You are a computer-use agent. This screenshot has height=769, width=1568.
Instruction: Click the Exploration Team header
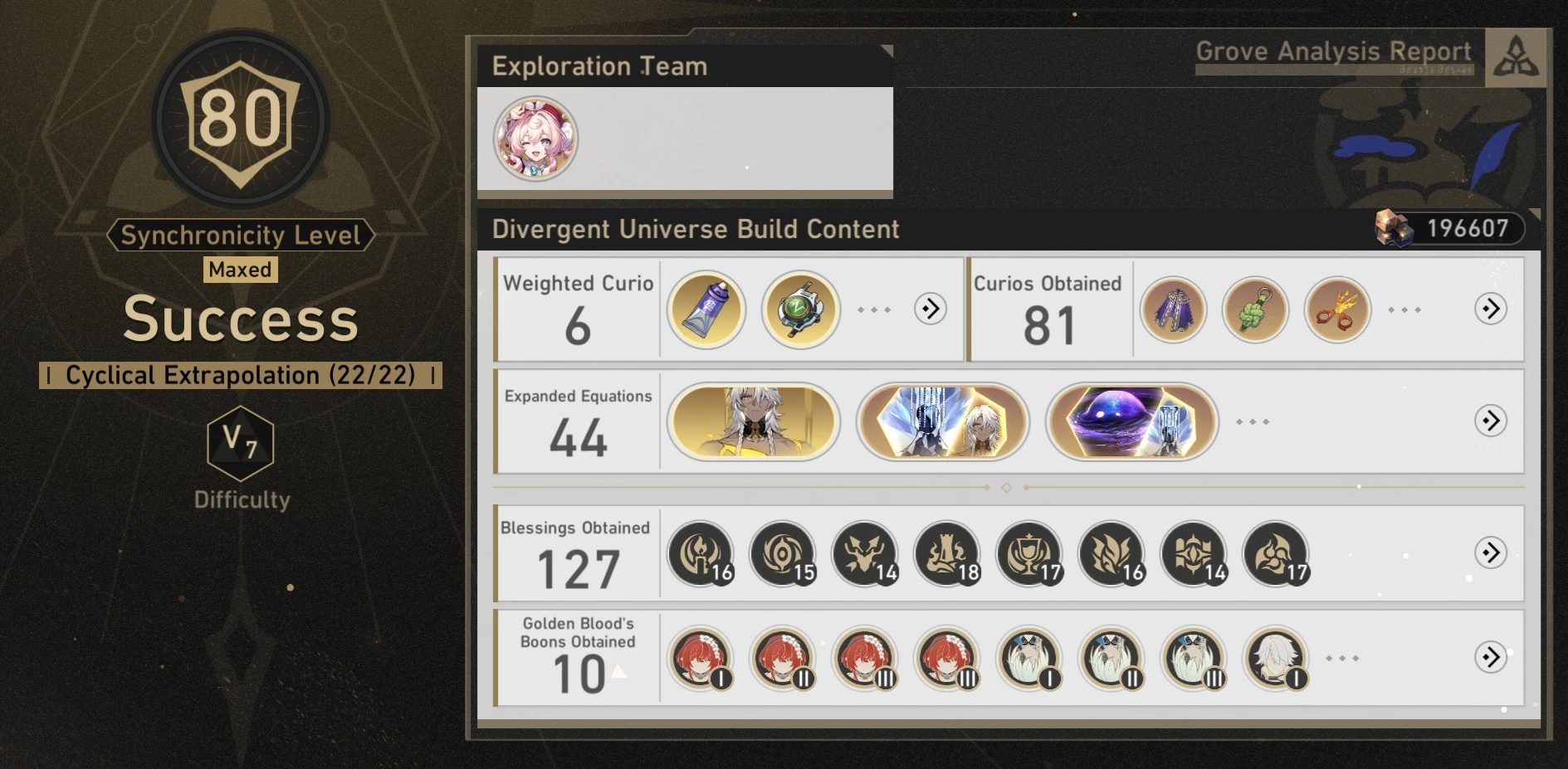tap(600, 66)
